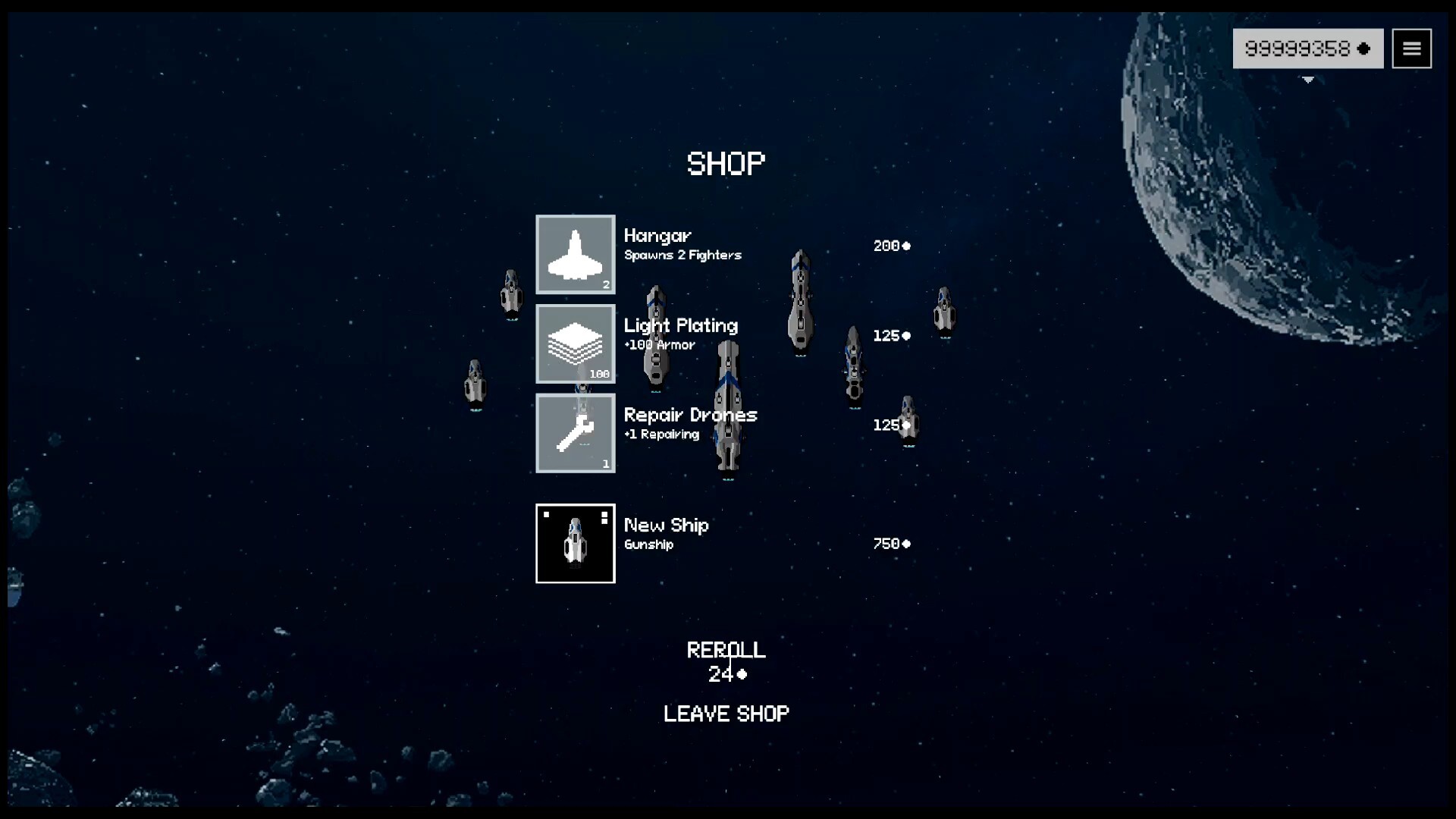Select the Repair Drones wrench icon
Image resolution: width=1456 pixels, height=819 pixels.
[x=575, y=433]
